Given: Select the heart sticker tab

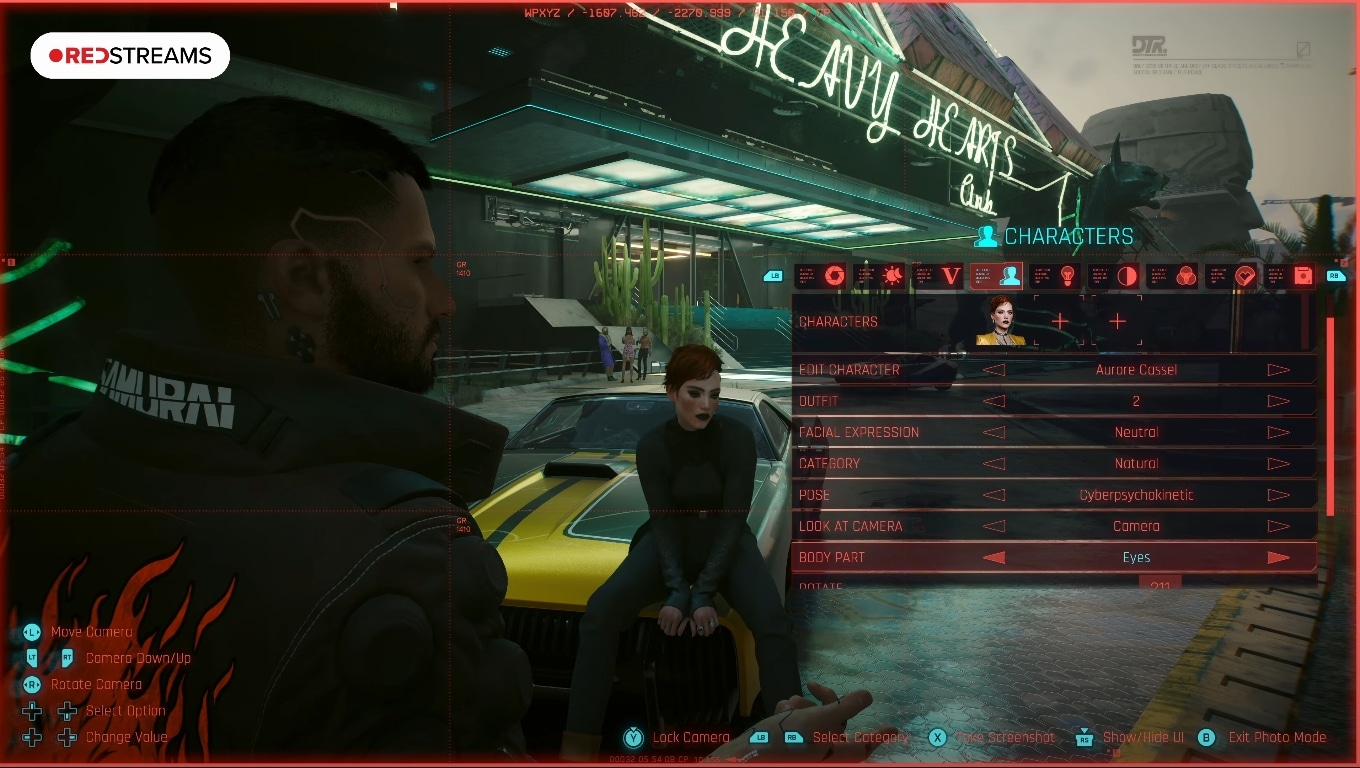Looking at the screenshot, I should tap(1244, 276).
